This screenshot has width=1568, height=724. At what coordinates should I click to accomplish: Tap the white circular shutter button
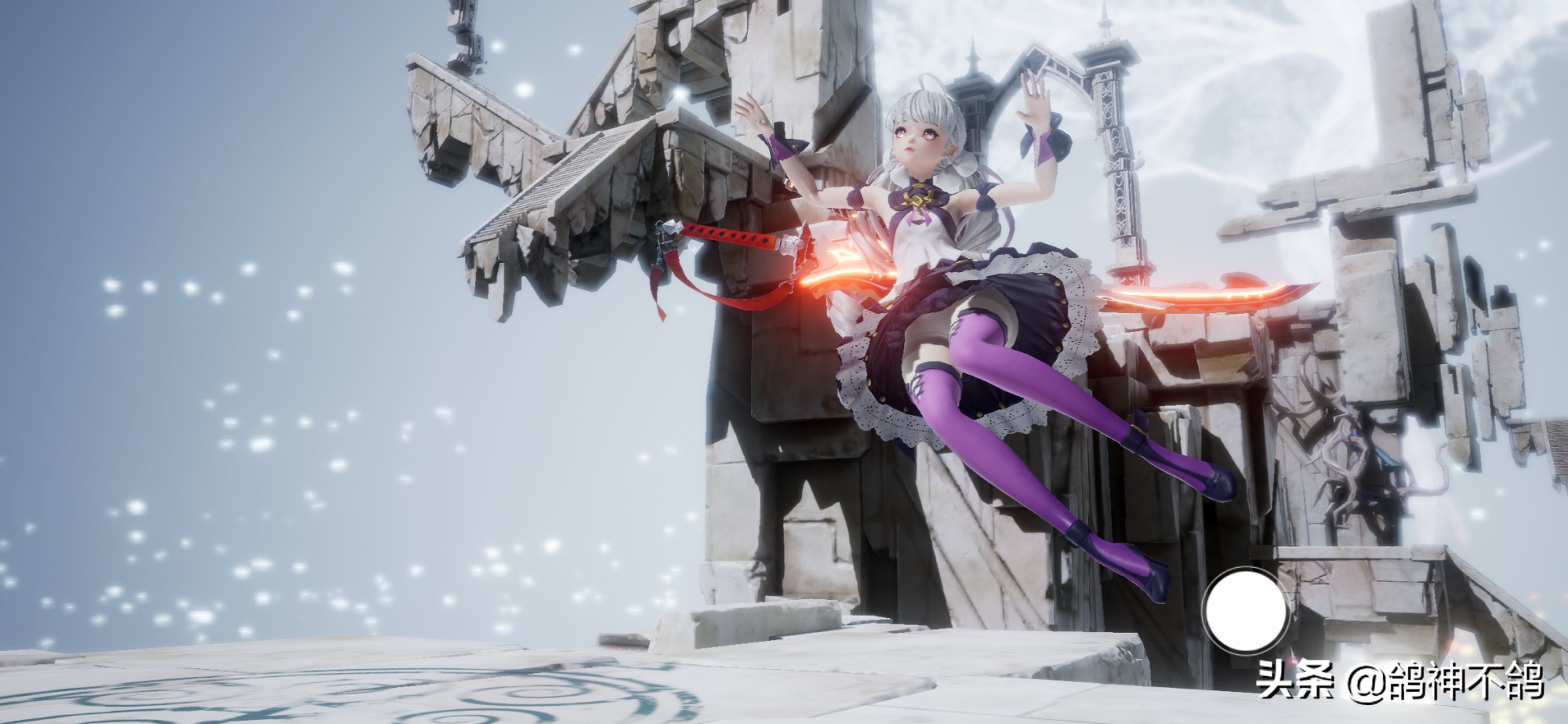1247,612
